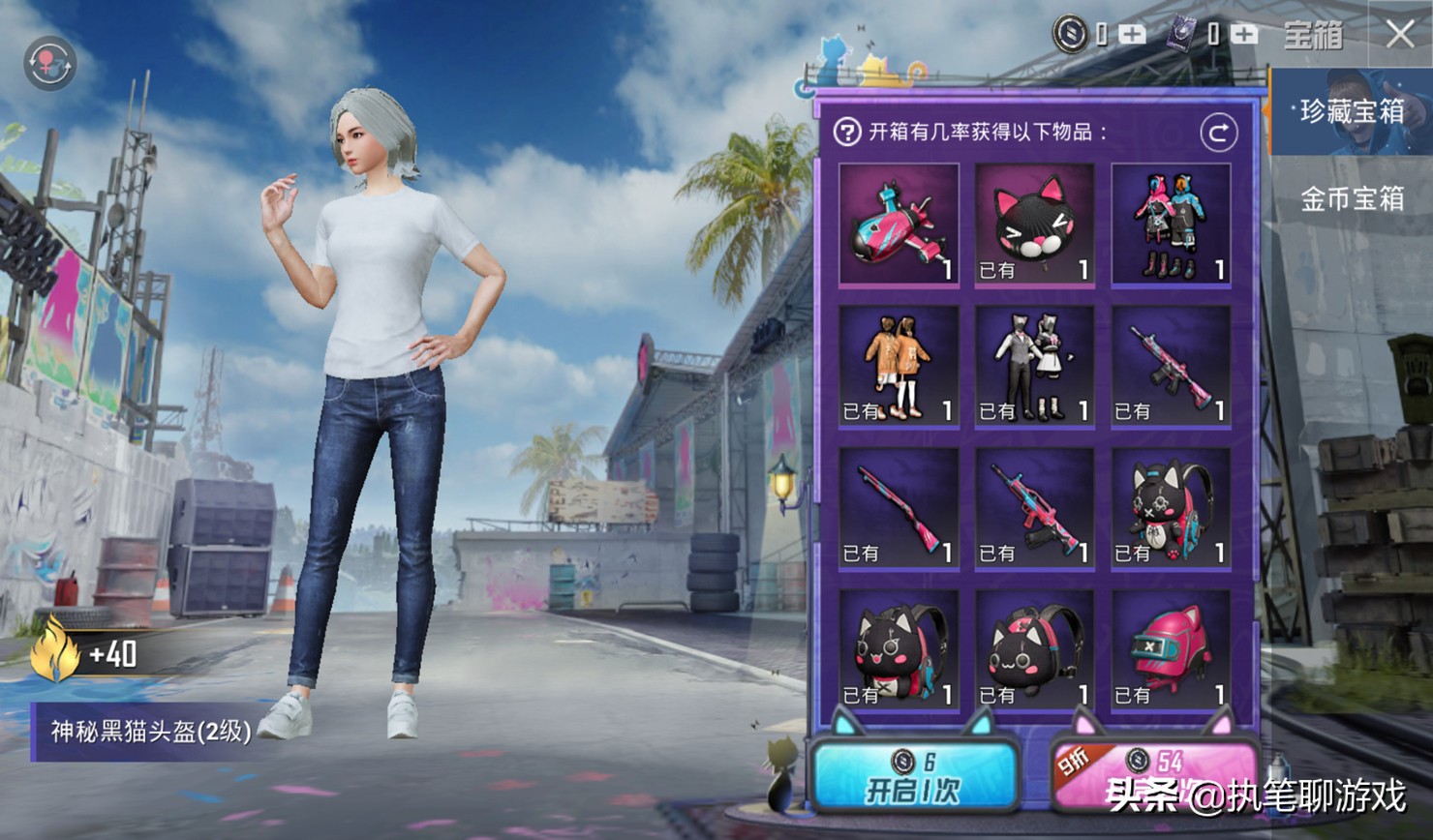Open the question mark drop-rate help
This screenshot has height=840, width=1433.
[x=847, y=133]
